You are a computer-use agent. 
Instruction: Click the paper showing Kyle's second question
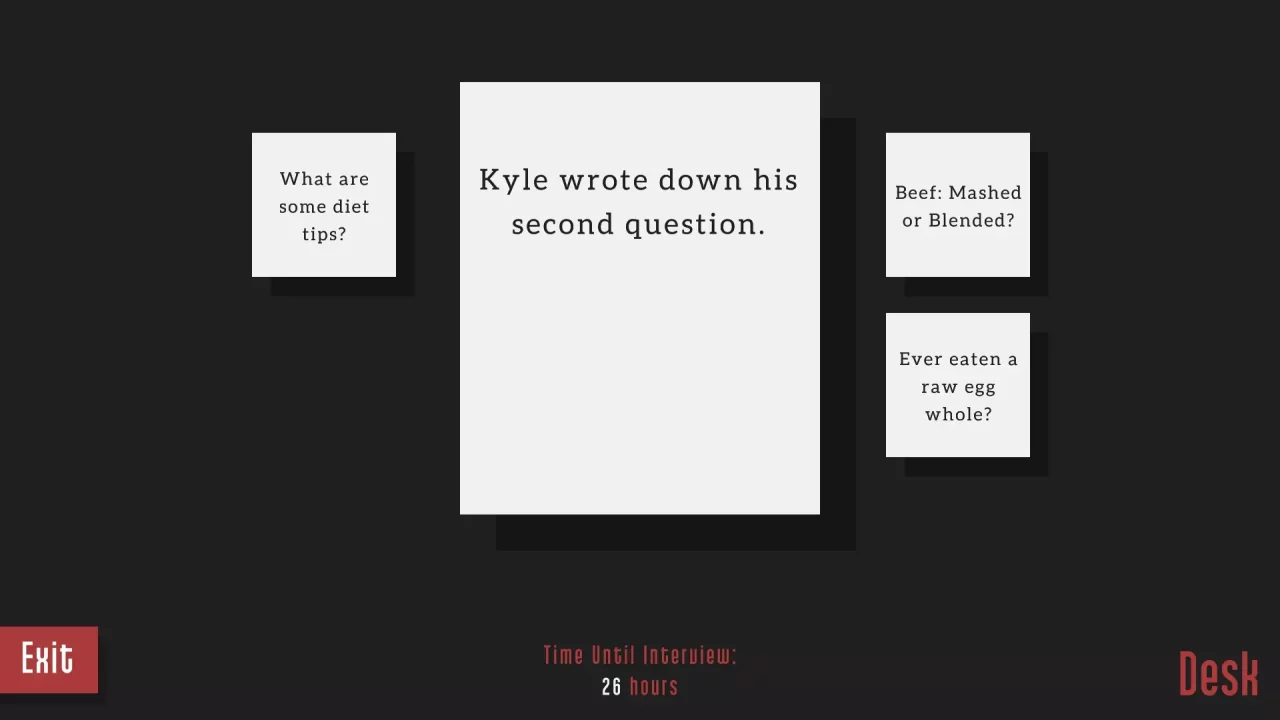click(x=639, y=297)
